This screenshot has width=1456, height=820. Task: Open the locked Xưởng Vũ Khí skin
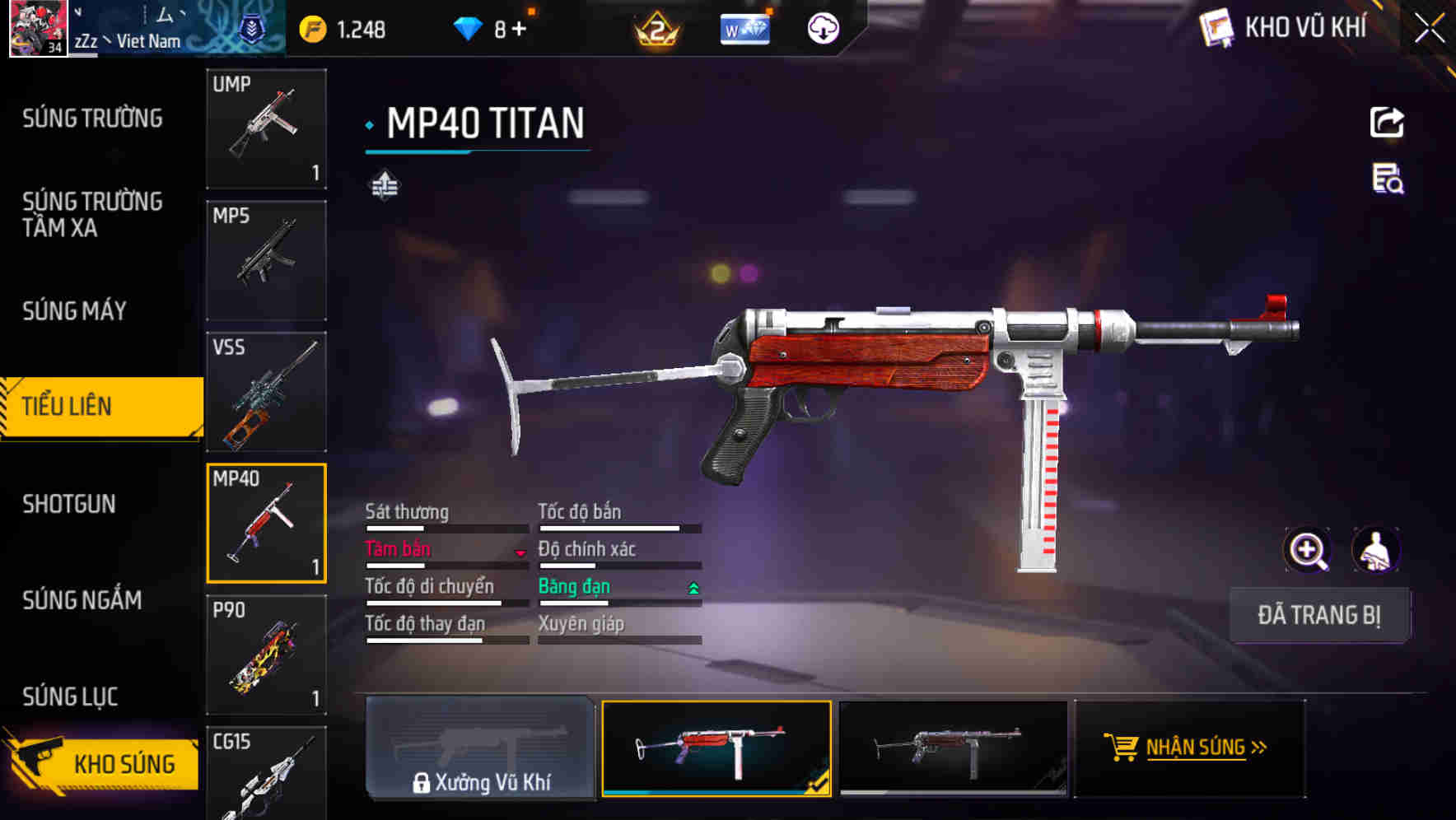tap(480, 748)
